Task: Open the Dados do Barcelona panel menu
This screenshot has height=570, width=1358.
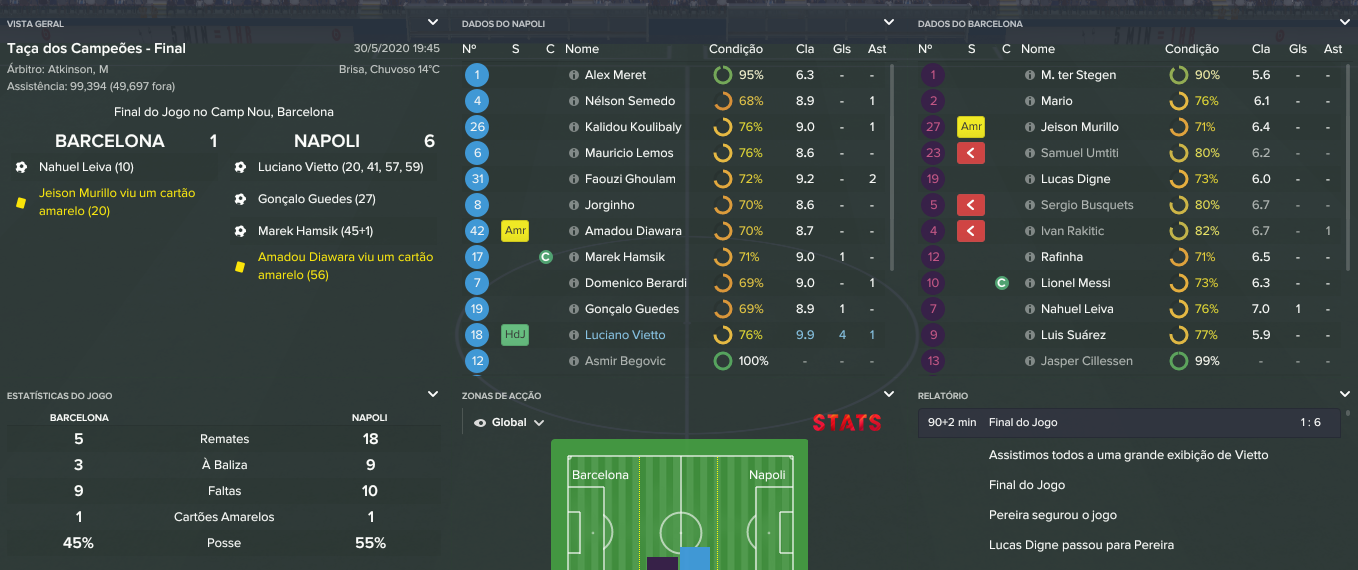Action: point(1344,22)
